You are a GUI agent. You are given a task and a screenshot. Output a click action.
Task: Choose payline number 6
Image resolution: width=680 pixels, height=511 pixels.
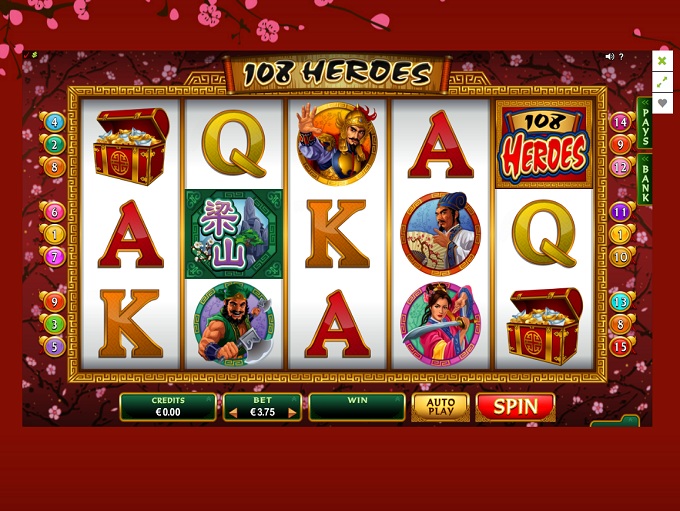coord(54,212)
